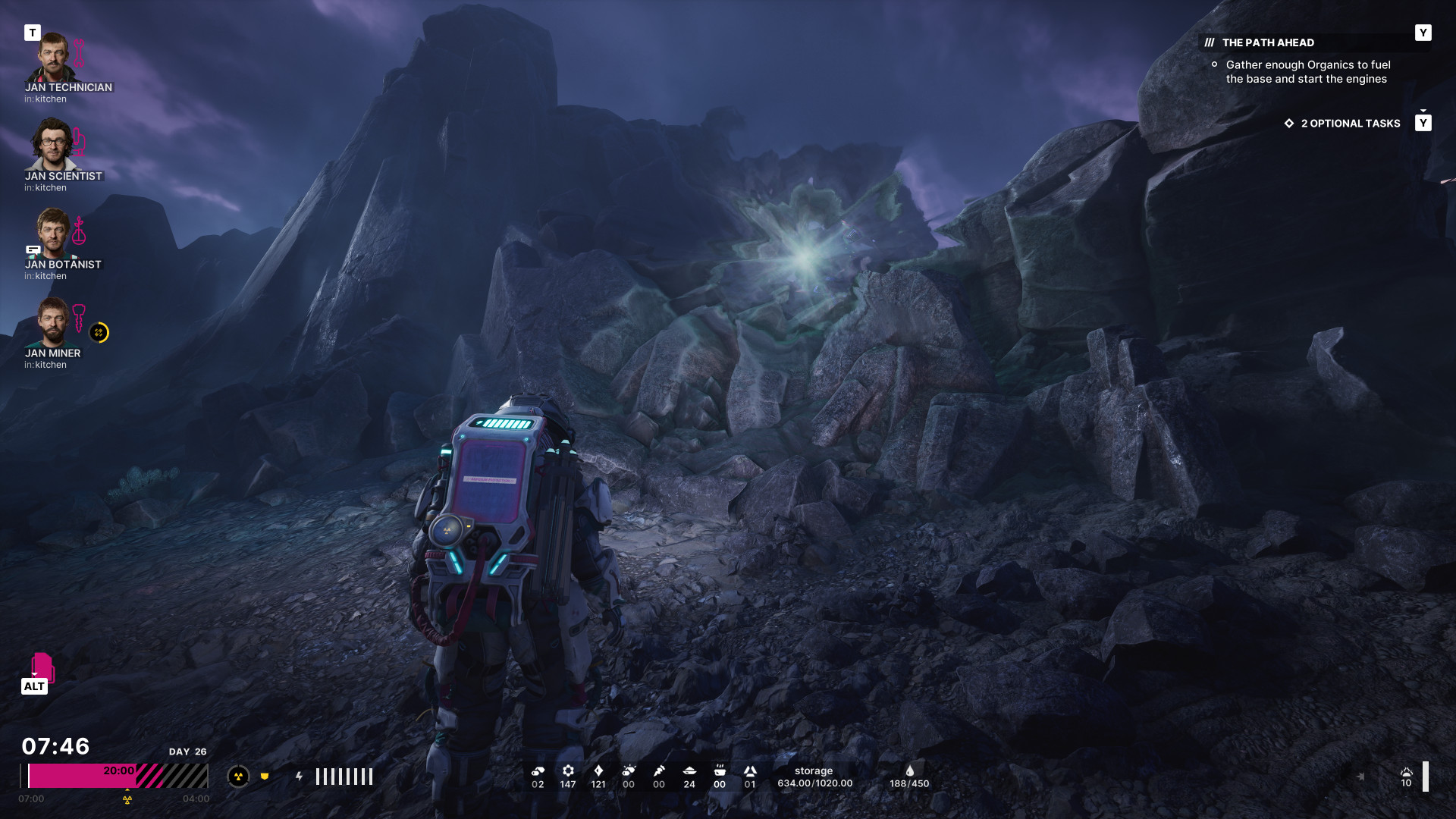Image resolution: width=1456 pixels, height=819 pixels.
Task: Click the radiation hazard indicator icon
Action: tap(238, 777)
